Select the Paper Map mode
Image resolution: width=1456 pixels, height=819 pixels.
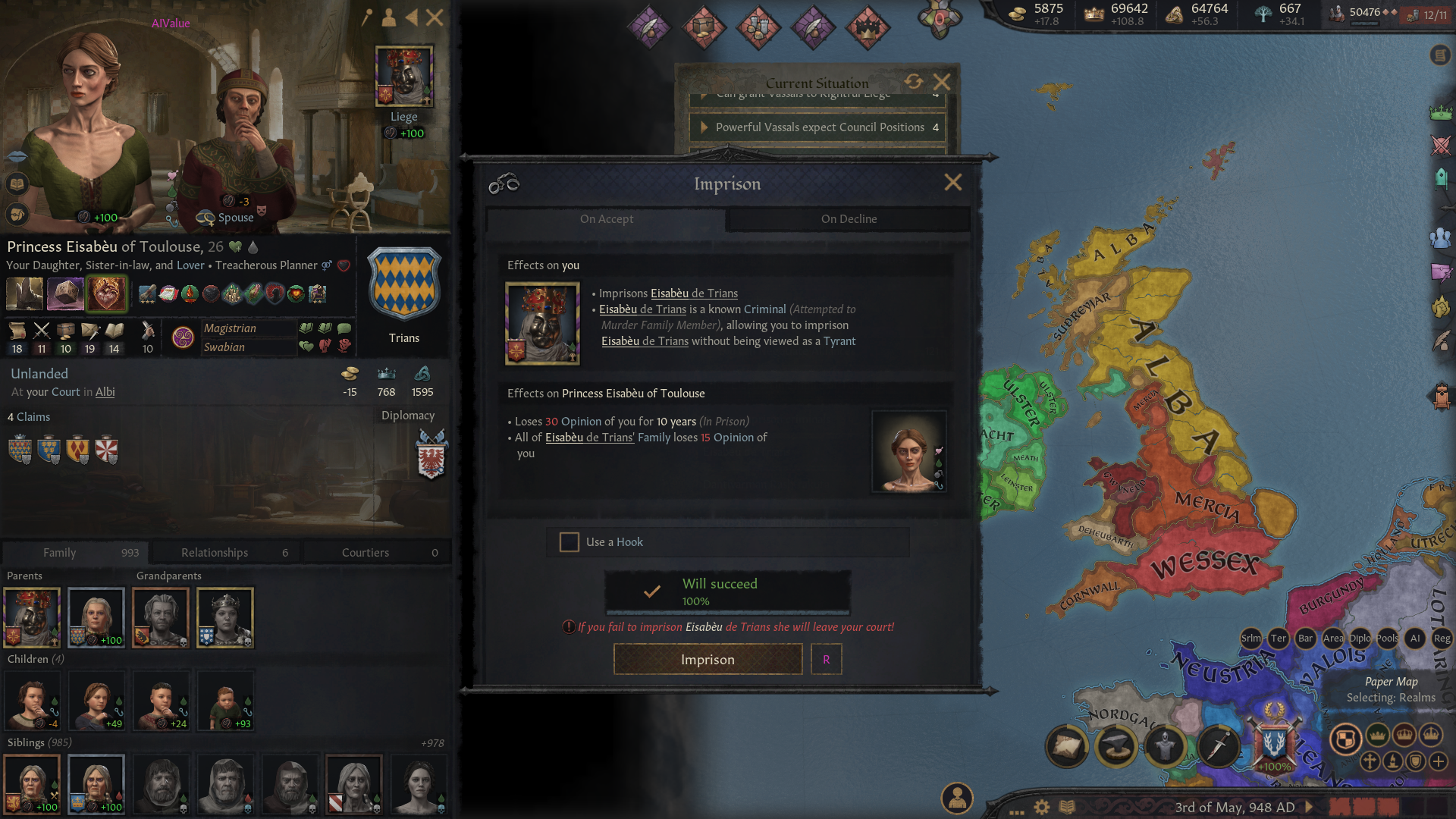click(1391, 682)
